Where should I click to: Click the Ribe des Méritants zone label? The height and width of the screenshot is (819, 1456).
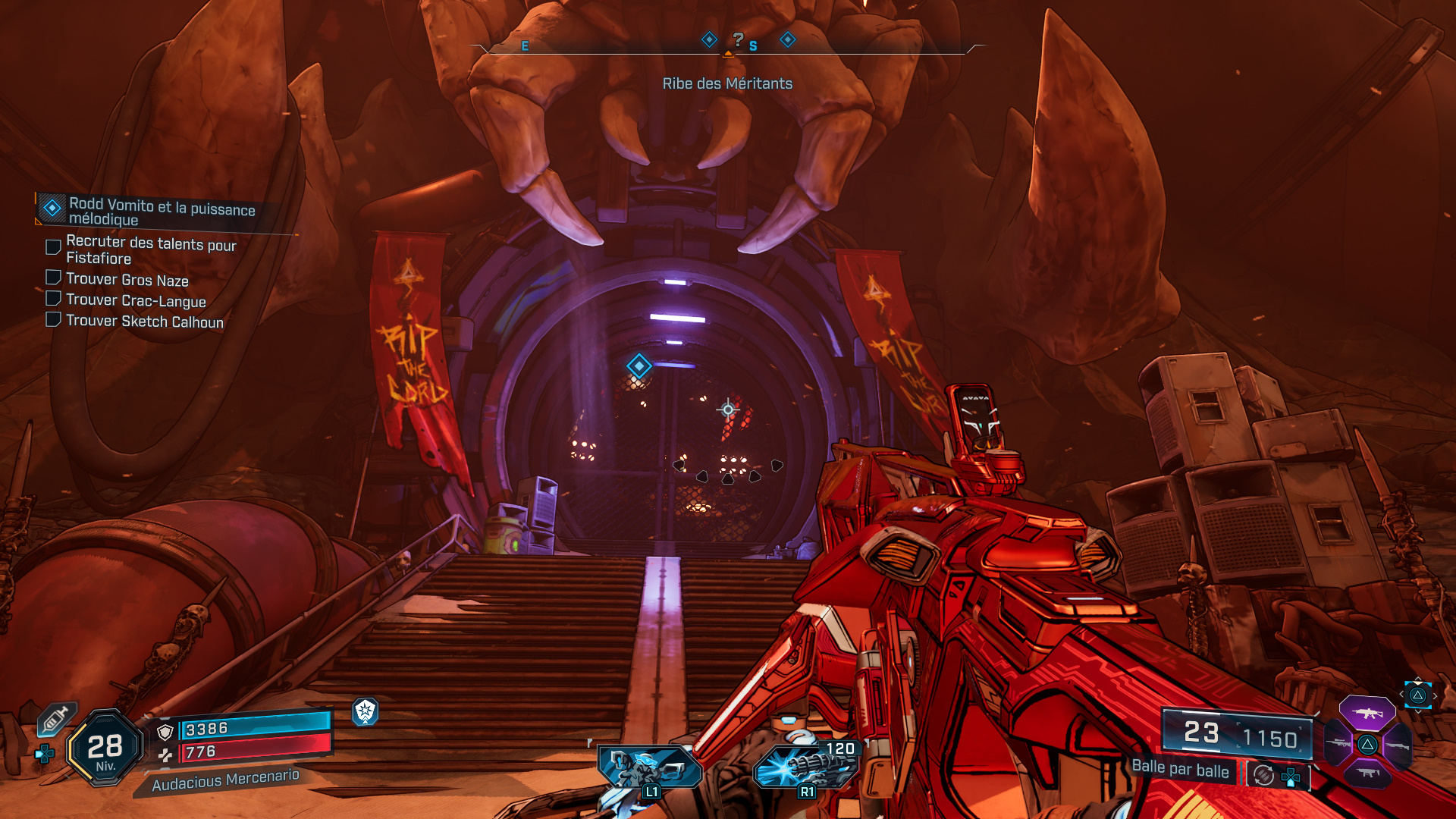(x=727, y=83)
